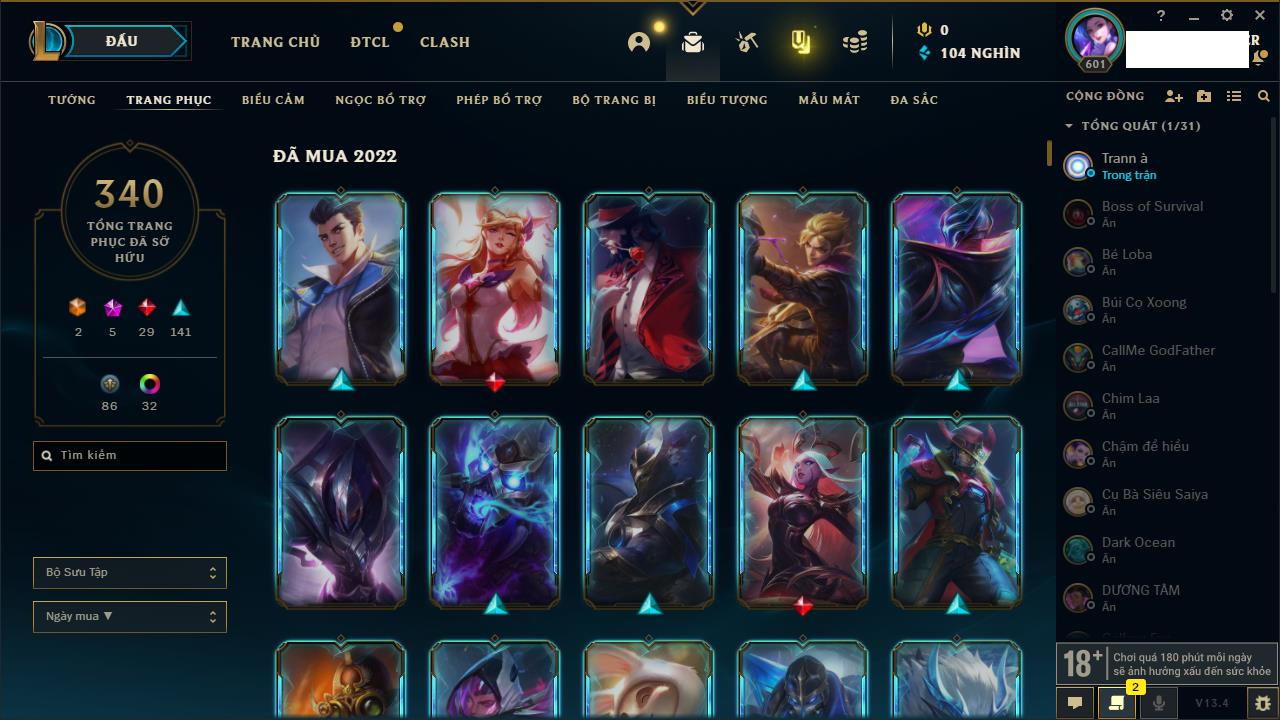Click the ĐẤU play button

click(121, 41)
